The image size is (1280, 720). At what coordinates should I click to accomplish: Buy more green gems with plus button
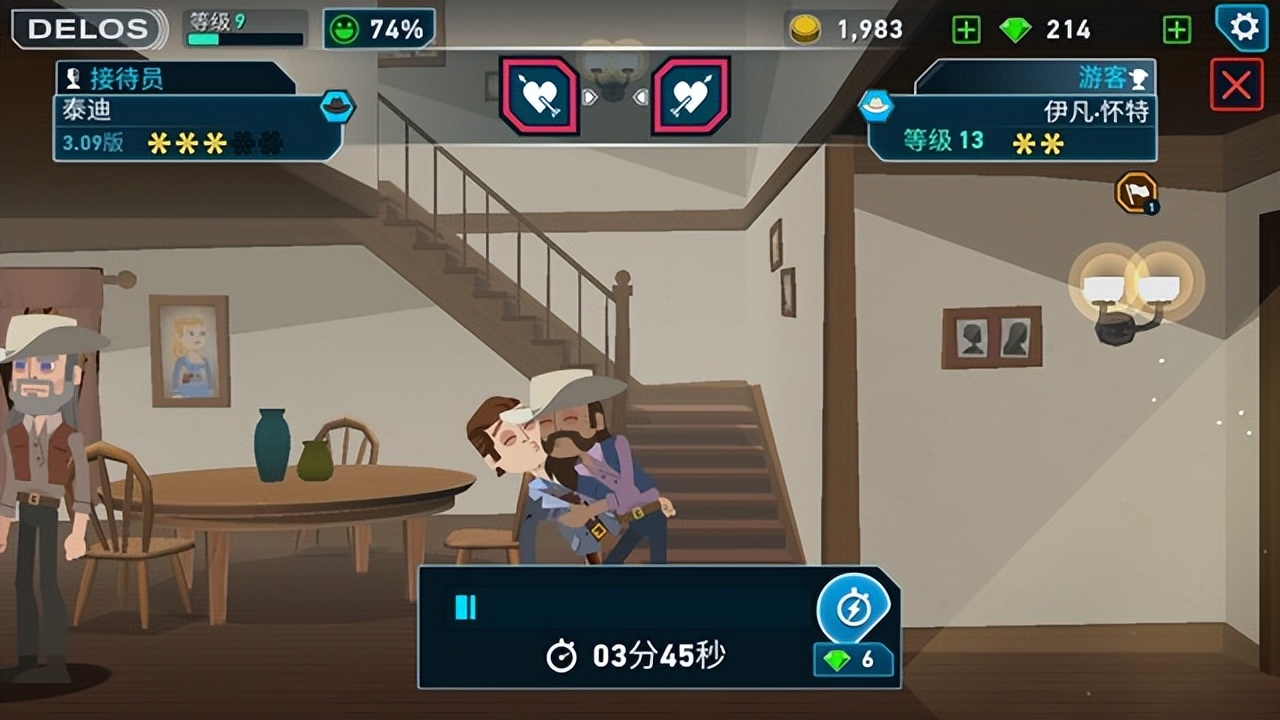[1177, 30]
